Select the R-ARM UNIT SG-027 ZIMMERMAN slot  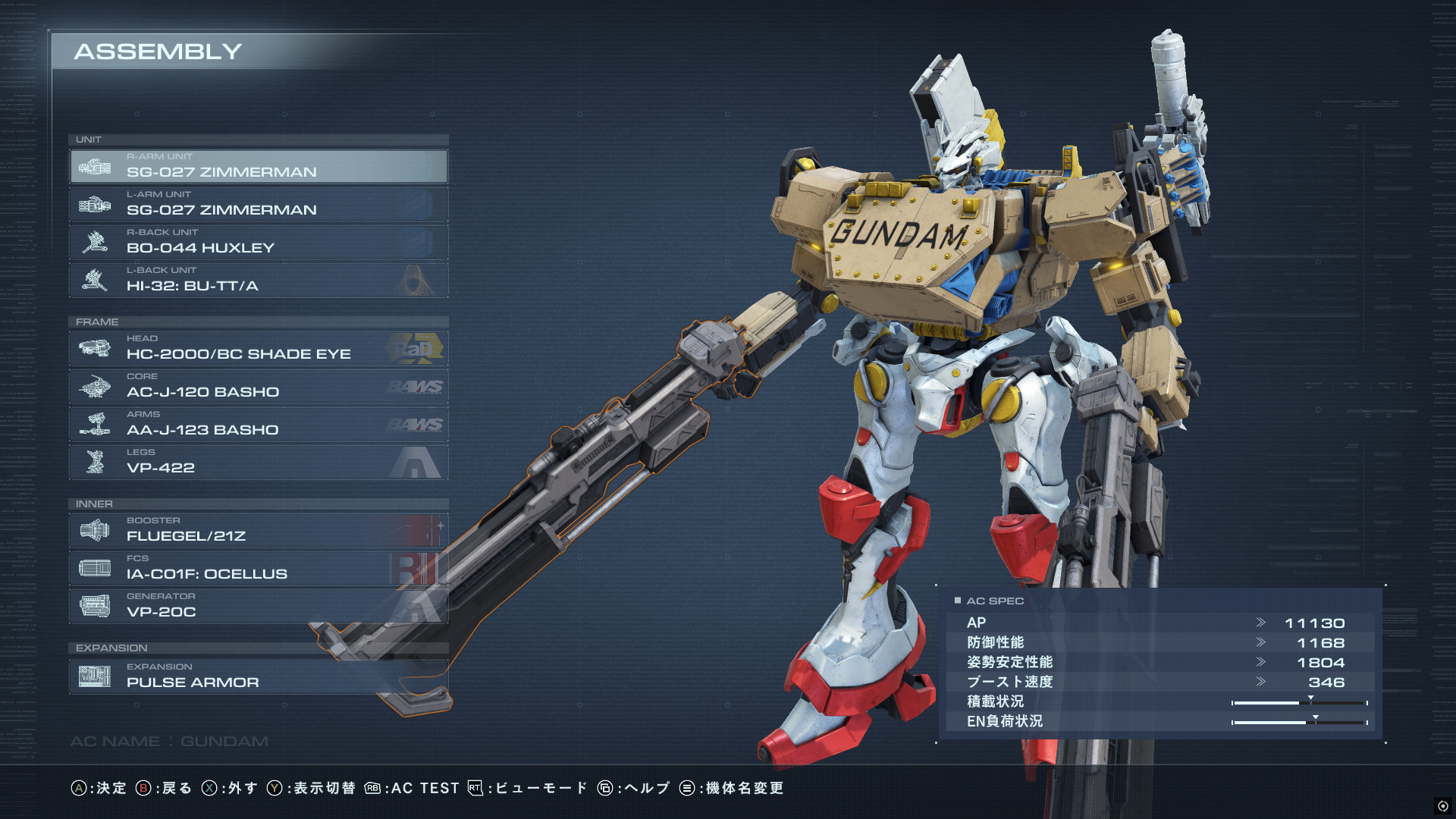pyautogui.click(x=258, y=166)
